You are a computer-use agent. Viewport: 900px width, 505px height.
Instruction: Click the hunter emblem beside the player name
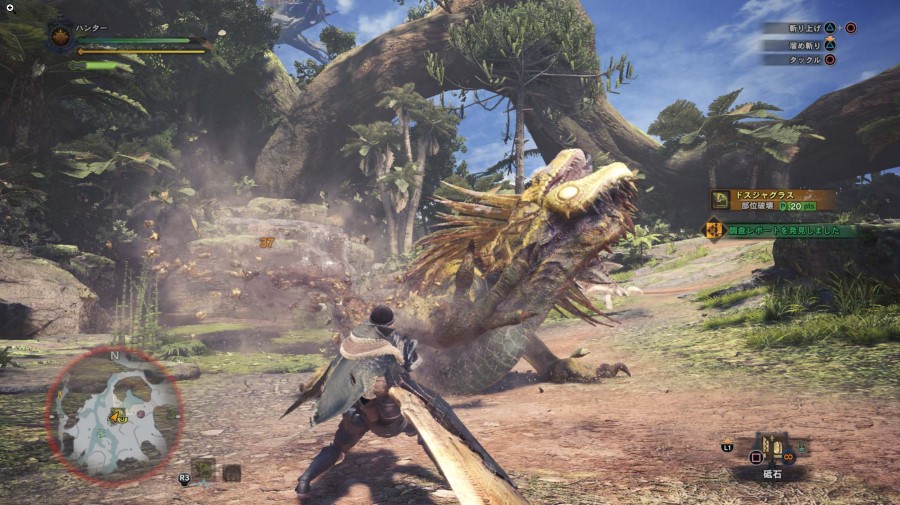point(60,38)
